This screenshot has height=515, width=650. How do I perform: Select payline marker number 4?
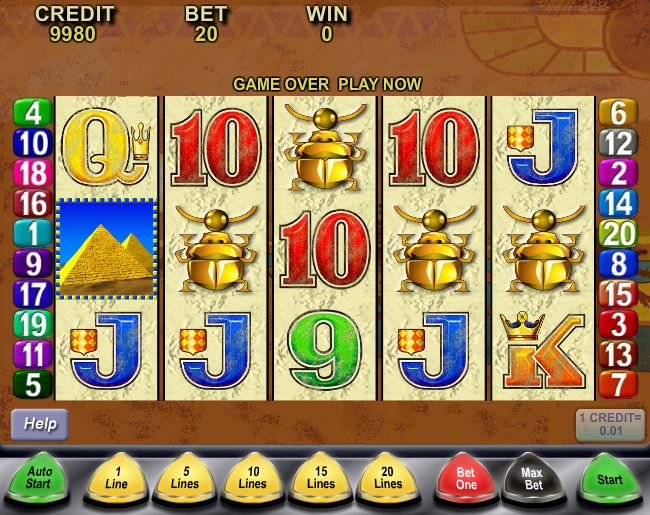point(32,112)
